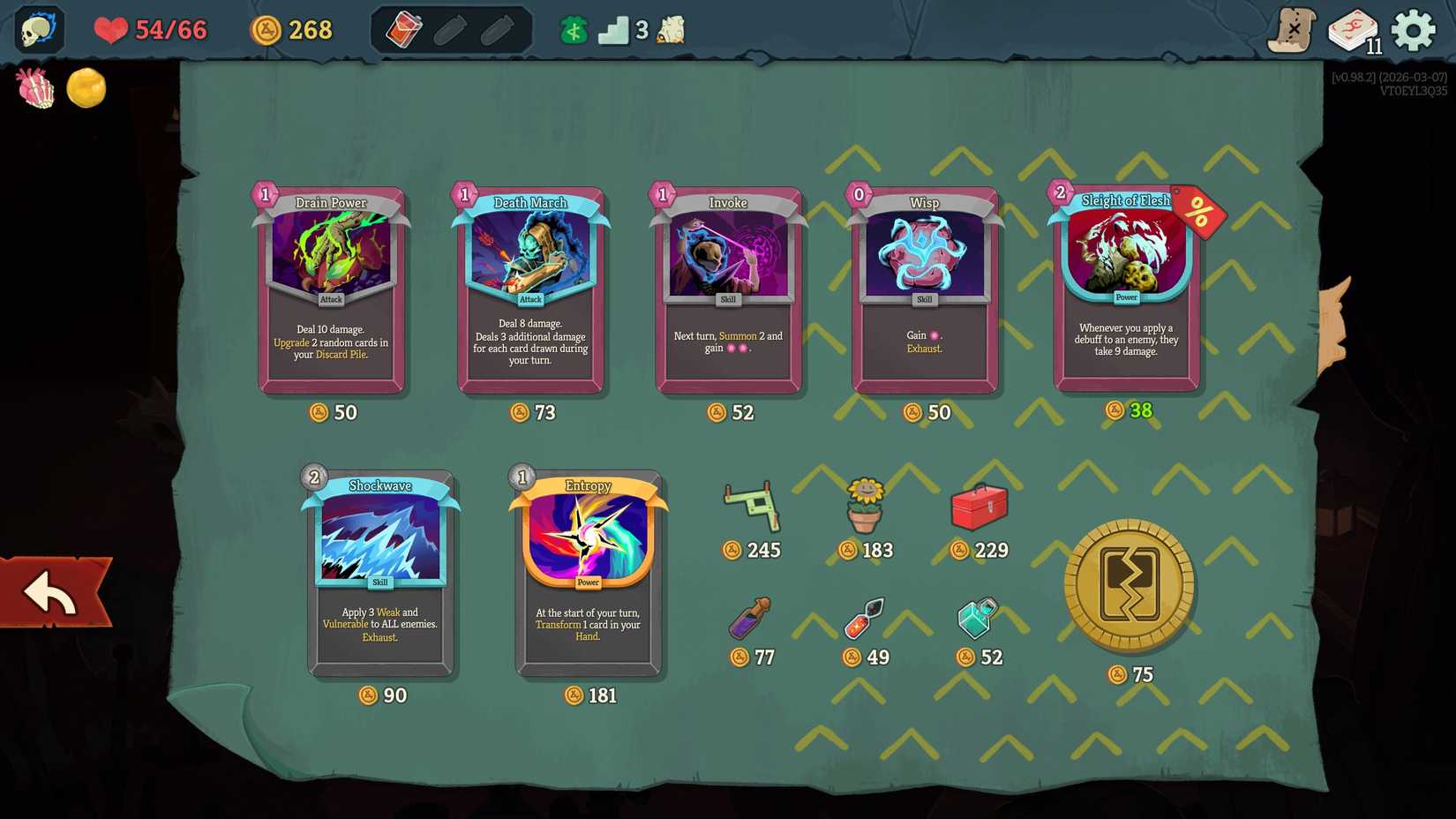The height and width of the screenshot is (819, 1456).
Task: Buy the sunflower pot relic for 183 gold
Action: 866,507
